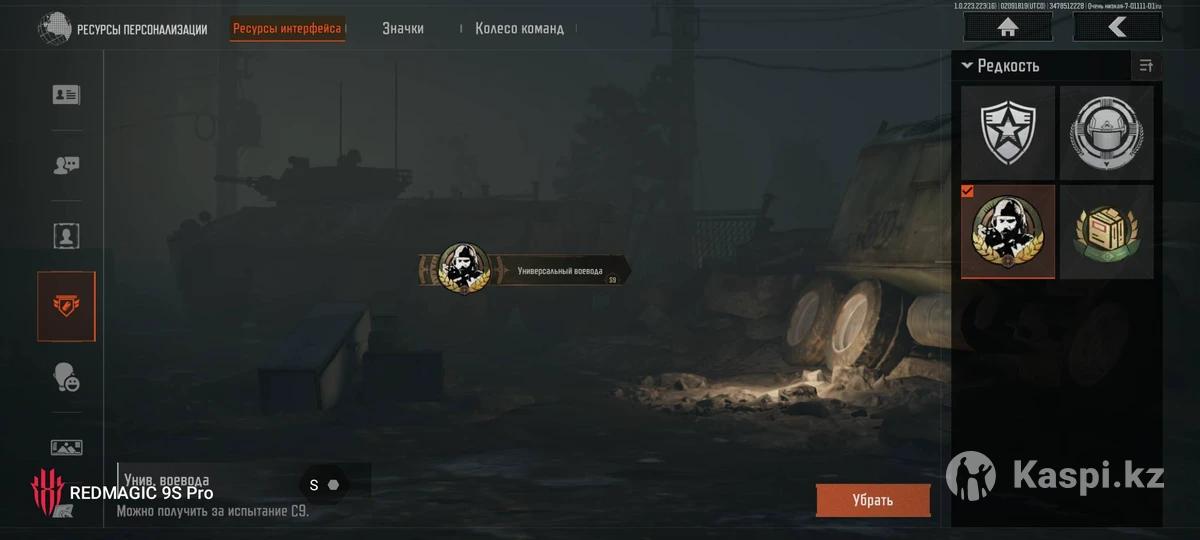The width and height of the screenshot is (1200, 540).
Task: Switch to the Значки tab
Action: [x=402, y=28]
